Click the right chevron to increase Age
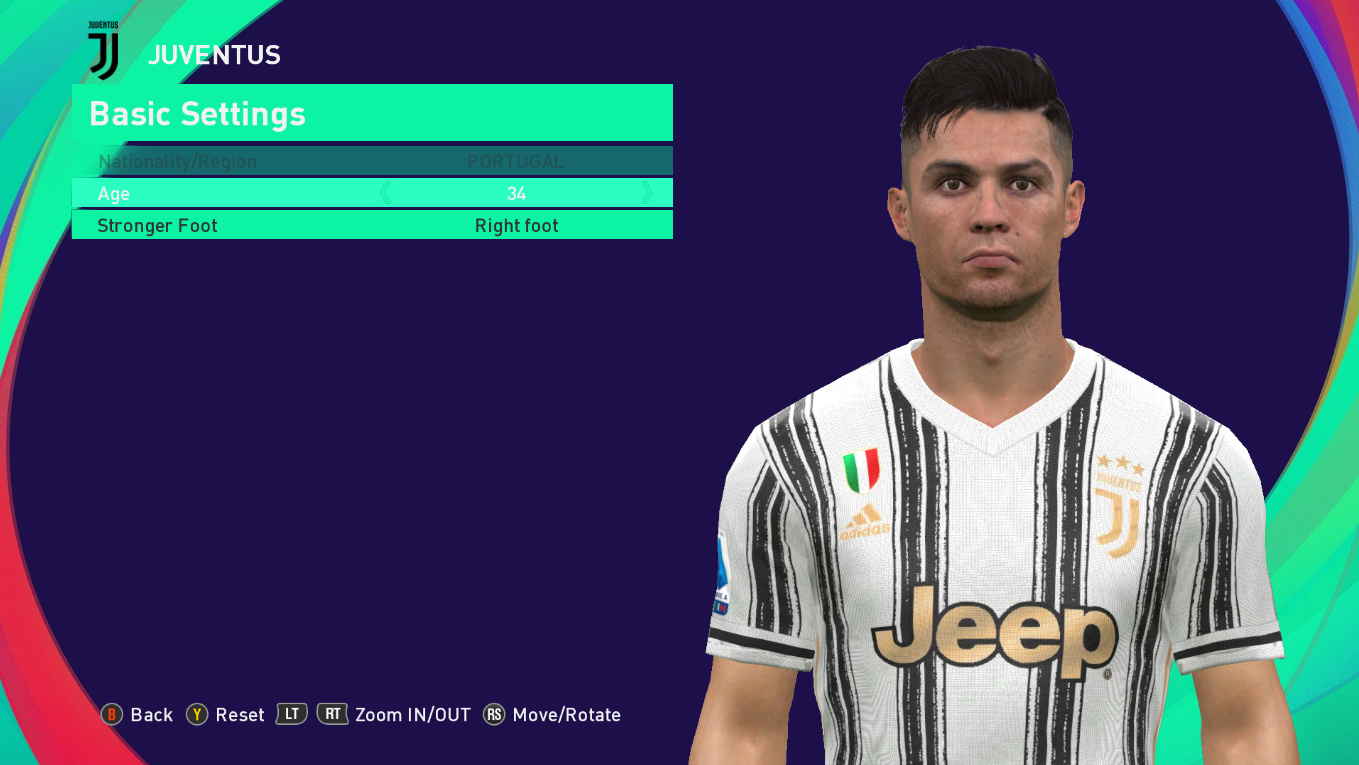Image resolution: width=1359 pixels, height=765 pixels. click(x=650, y=192)
